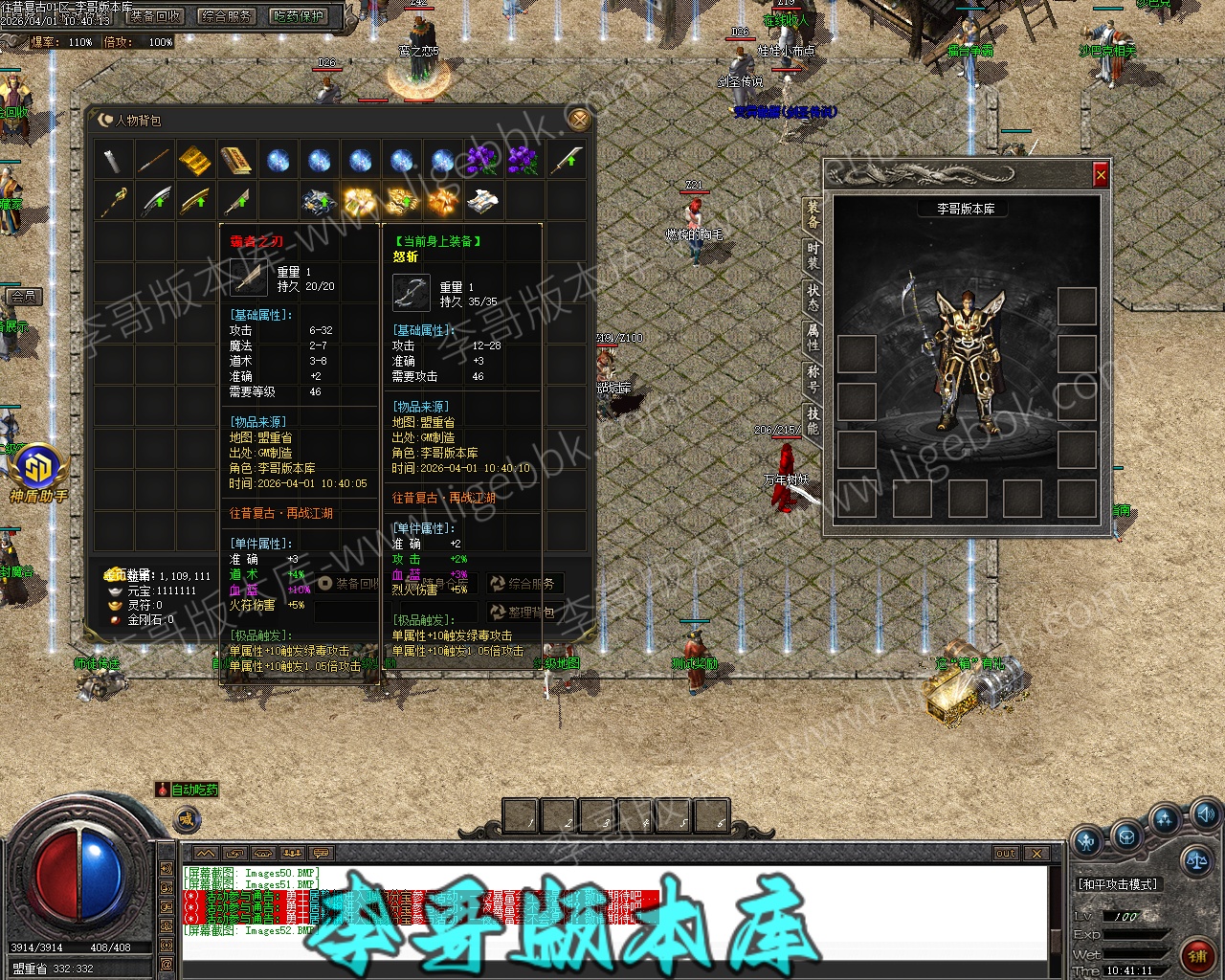Select the white folded robe item

click(x=483, y=201)
